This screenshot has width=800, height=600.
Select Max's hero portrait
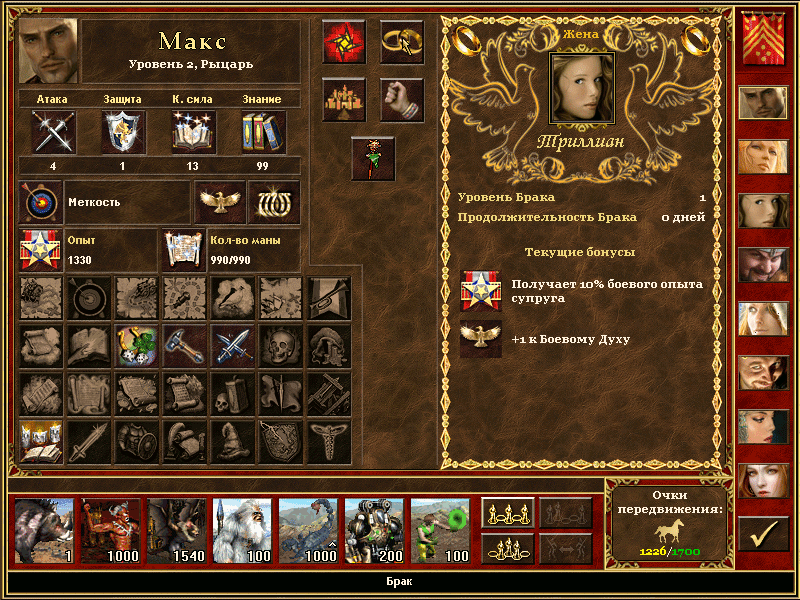[x=48, y=50]
